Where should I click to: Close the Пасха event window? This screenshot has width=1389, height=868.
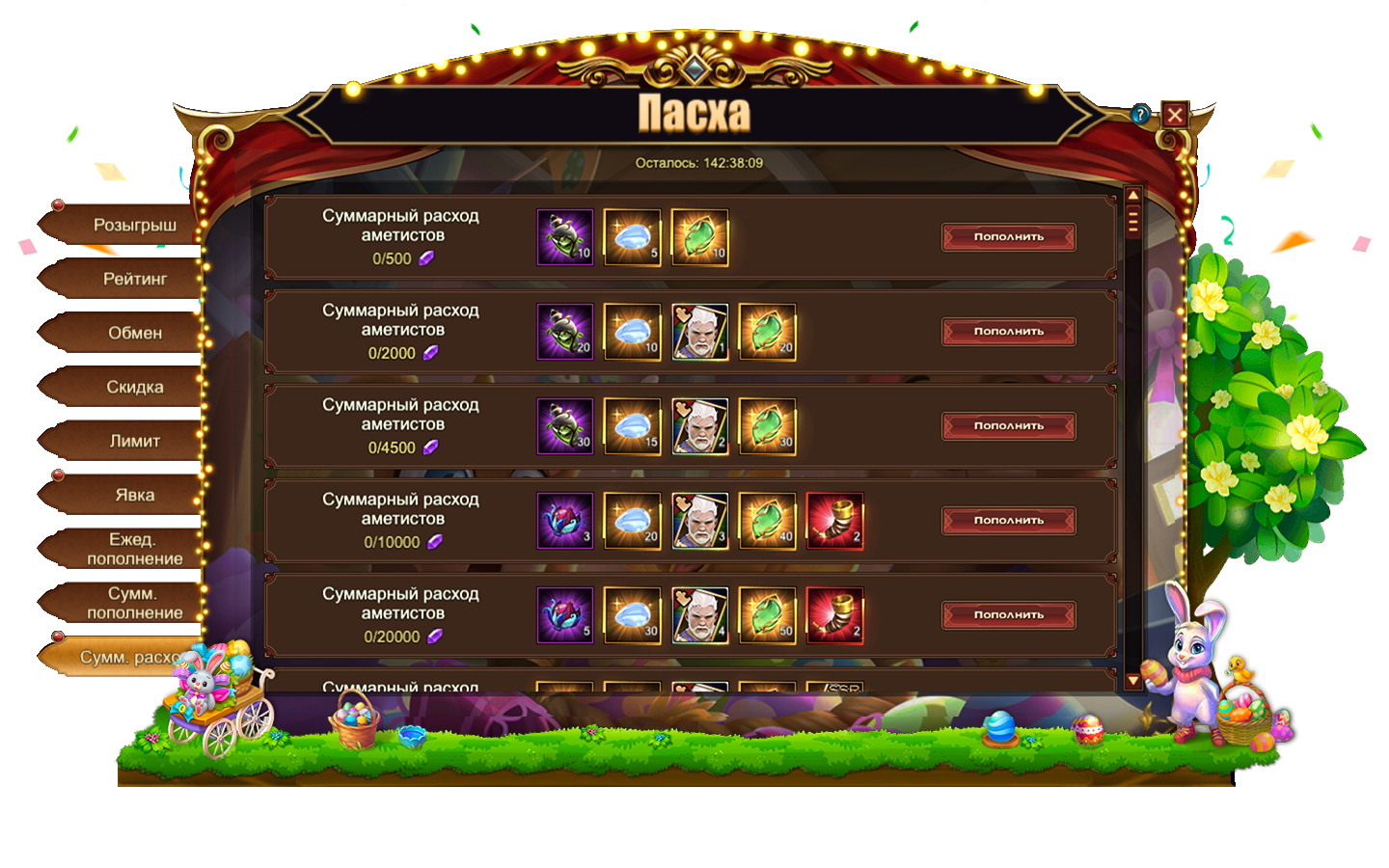(x=1174, y=116)
